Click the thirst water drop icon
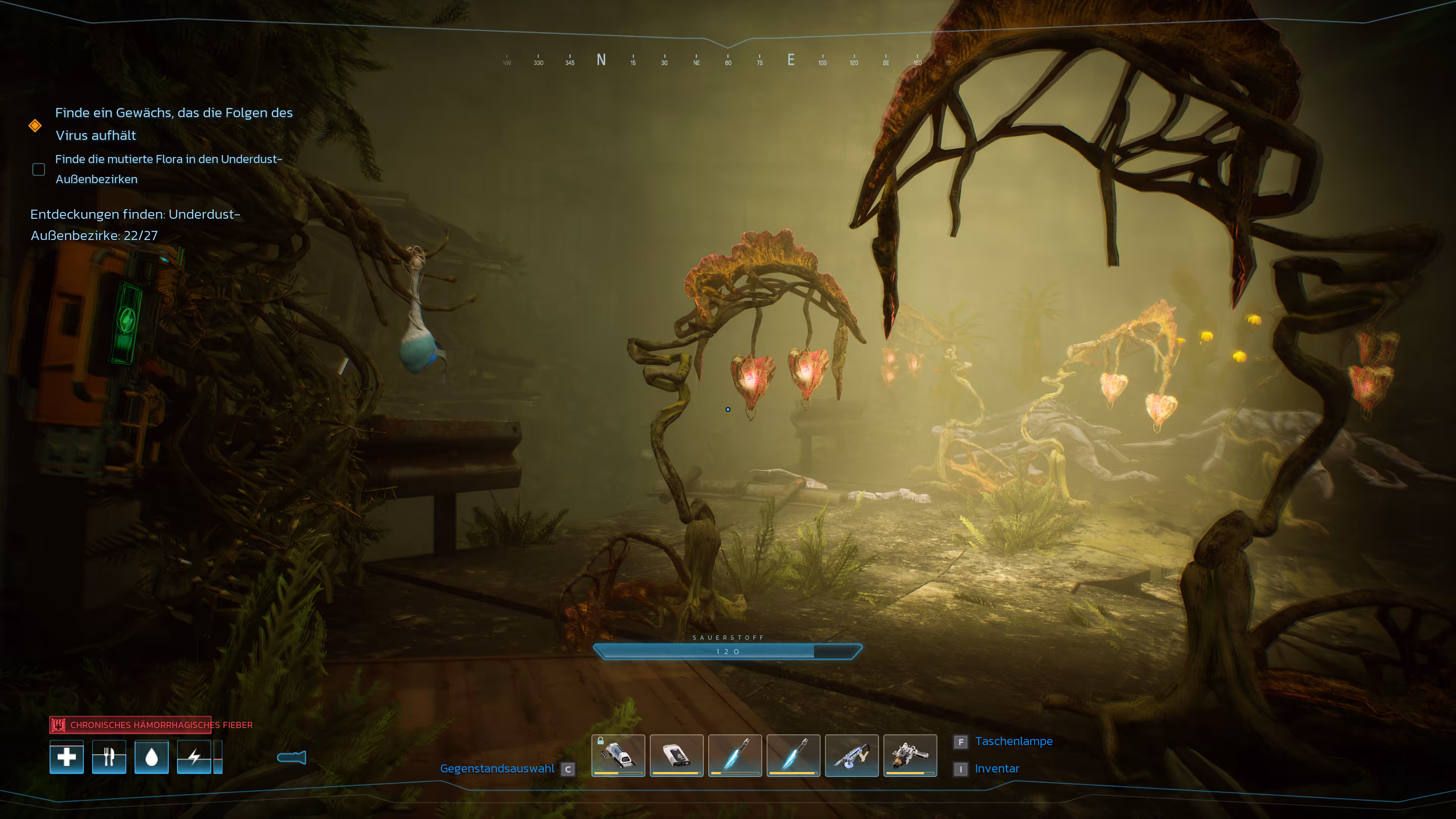The image size is (1456, 819). (x=152, y=757)
